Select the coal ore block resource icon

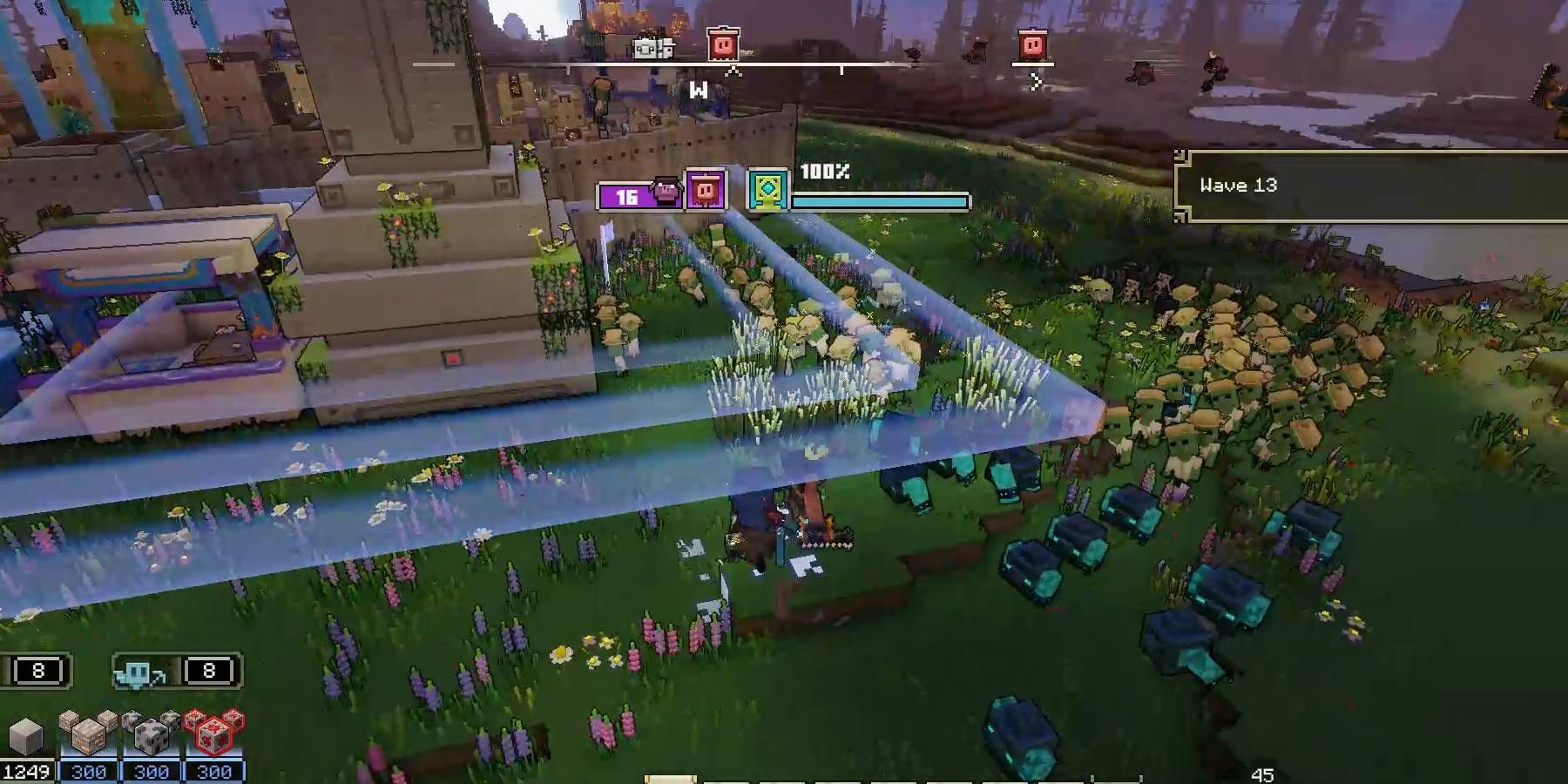click(150, 736)
